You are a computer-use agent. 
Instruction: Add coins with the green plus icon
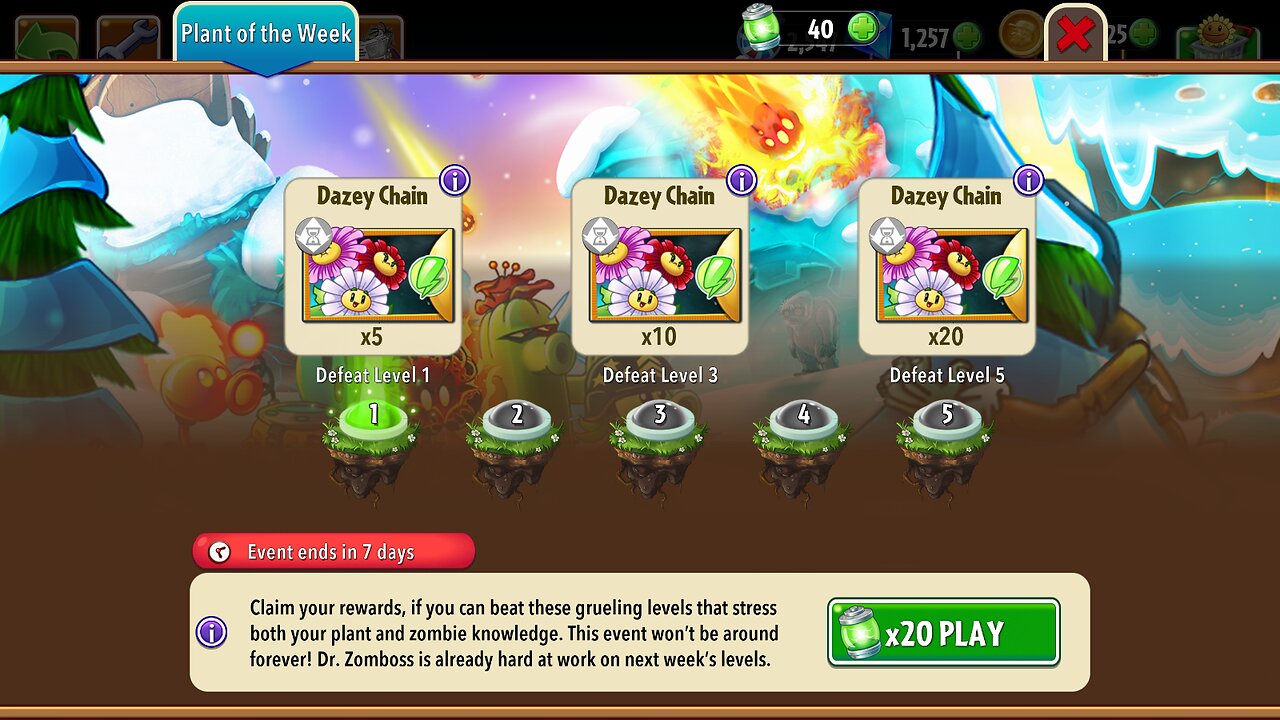point(965,37)
